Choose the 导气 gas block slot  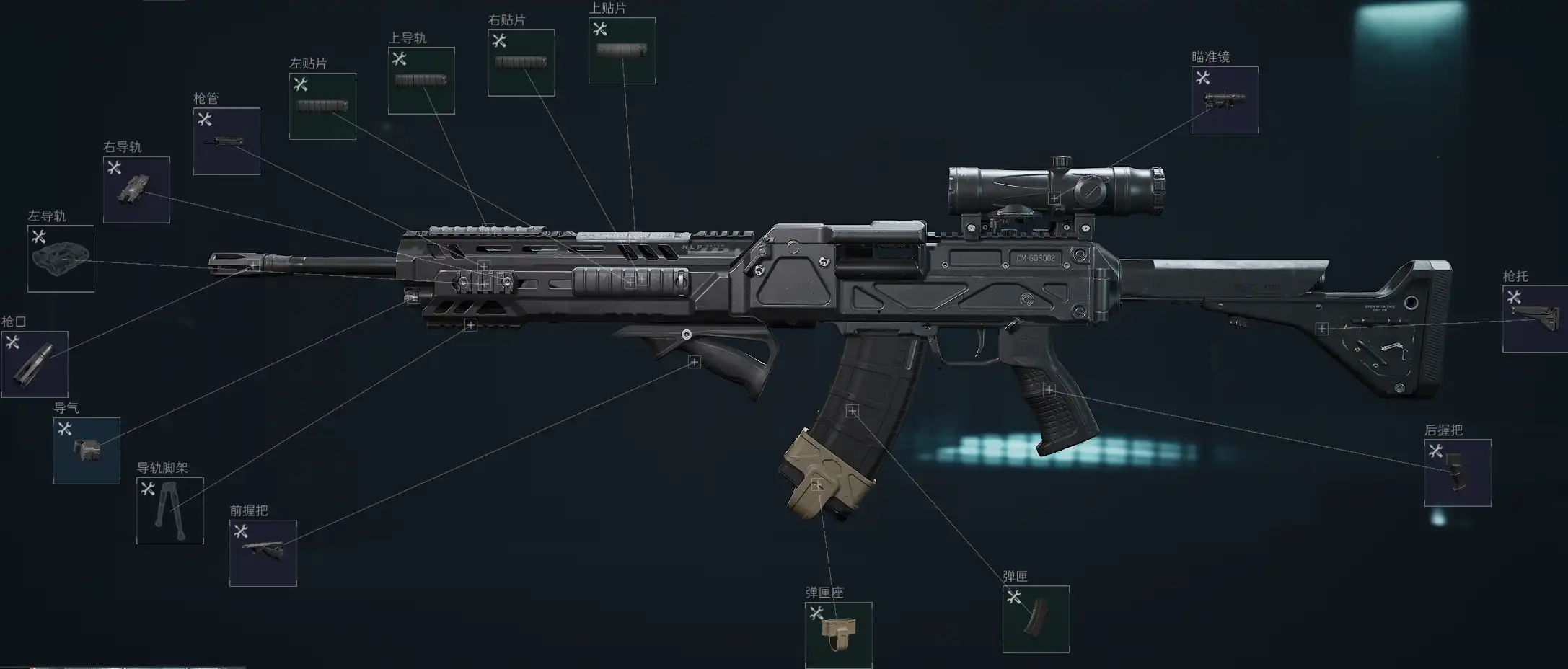(x=87, y=451)
